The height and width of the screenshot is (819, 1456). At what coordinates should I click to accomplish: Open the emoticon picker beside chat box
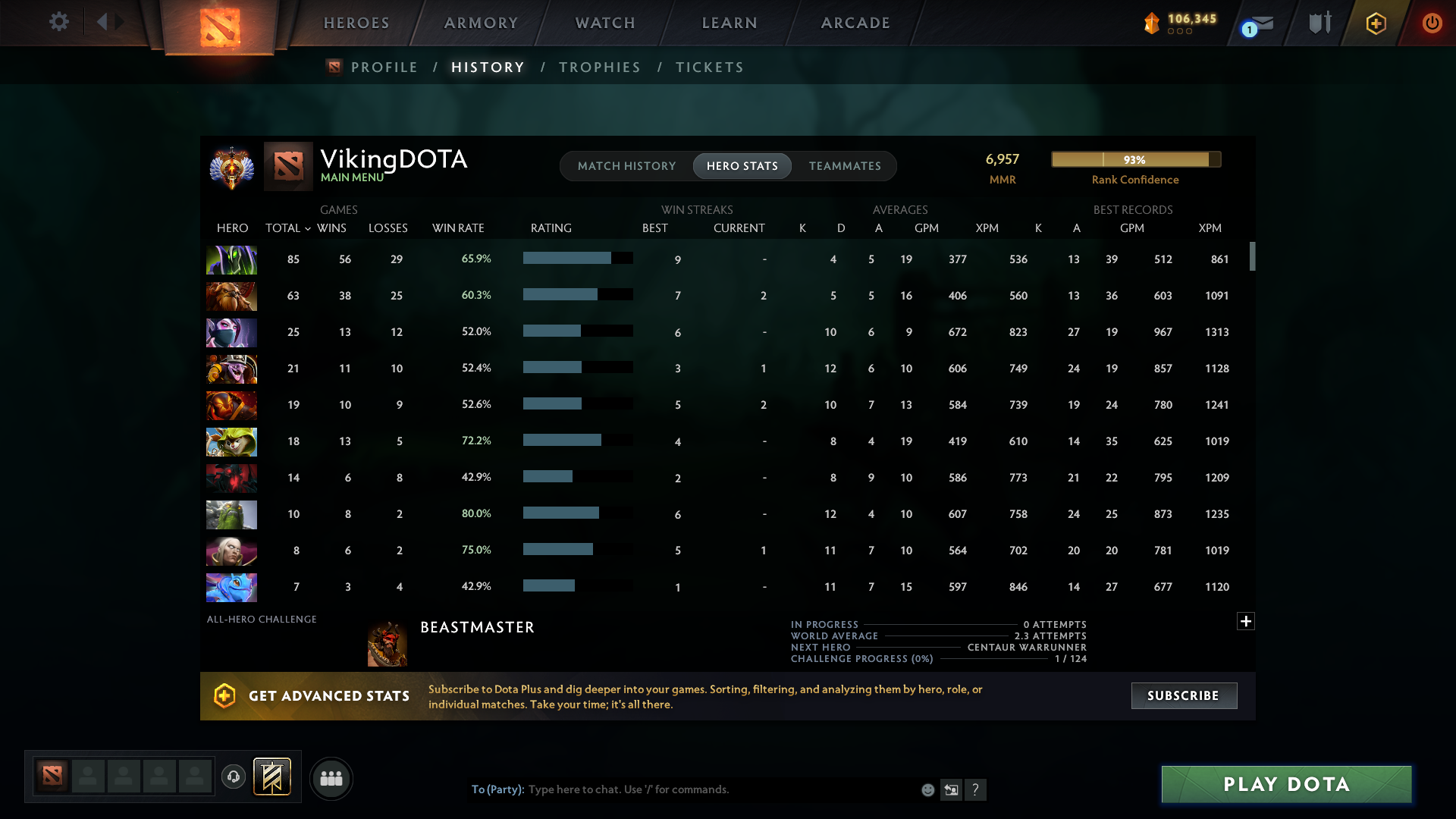pos(928,789)
